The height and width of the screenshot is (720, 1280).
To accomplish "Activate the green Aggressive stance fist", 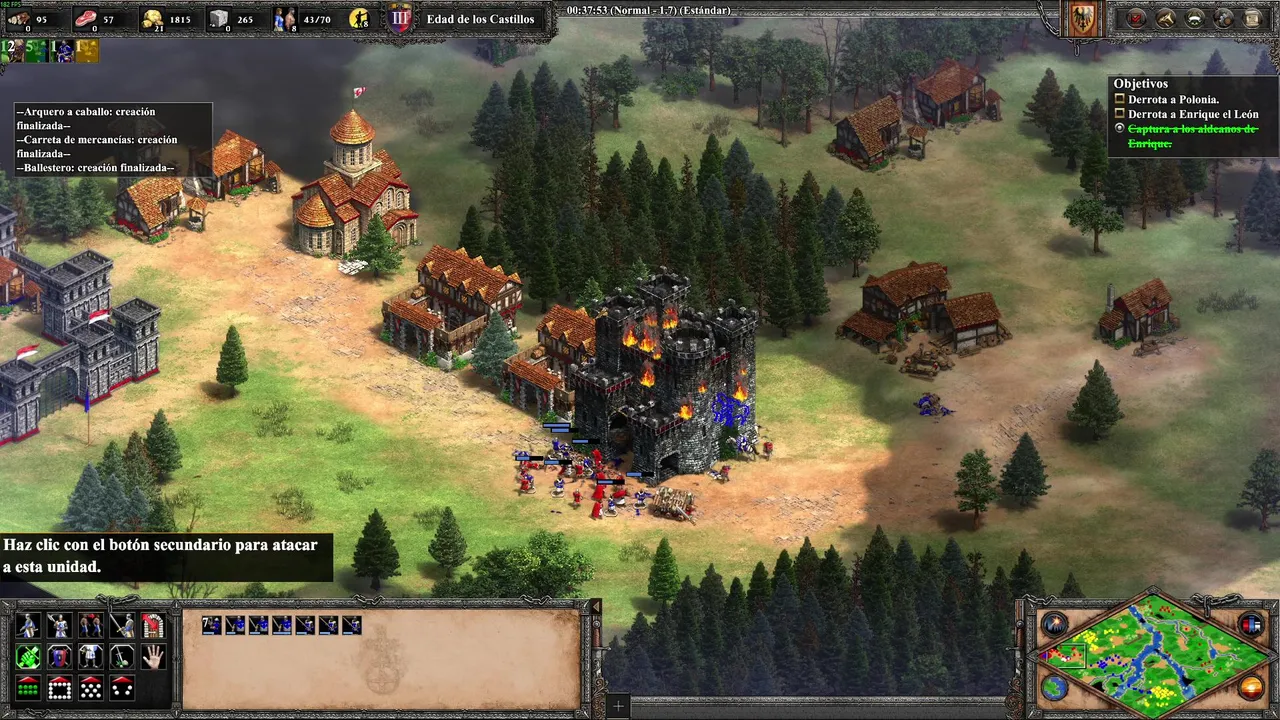I will pyautogui.click(x=28, y=657).
